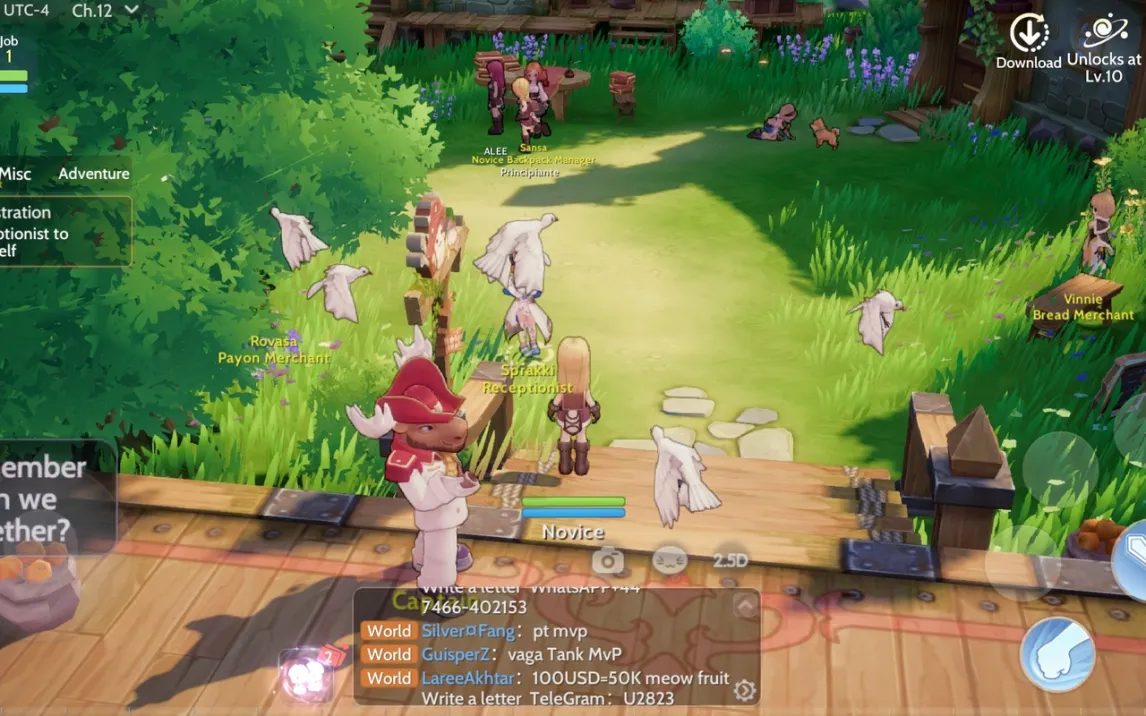1146x716 pixels.
Task: Open the Ch.12 channel dropdown
Action: click(105, 10)
